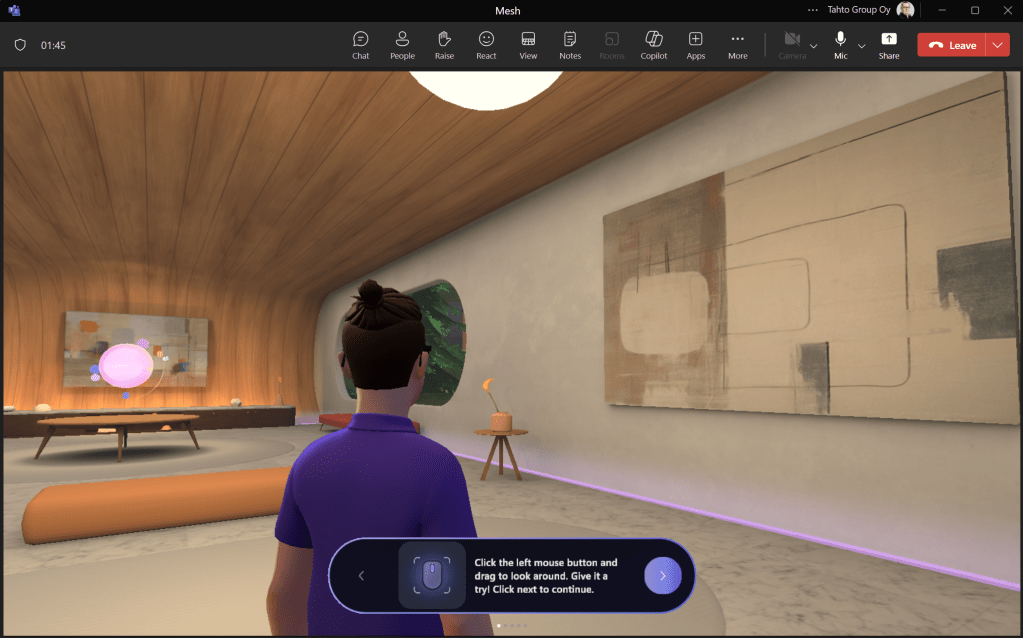Screen dimensions: 1023x638
Task: Show More options
Action: (x=738, y=44)
